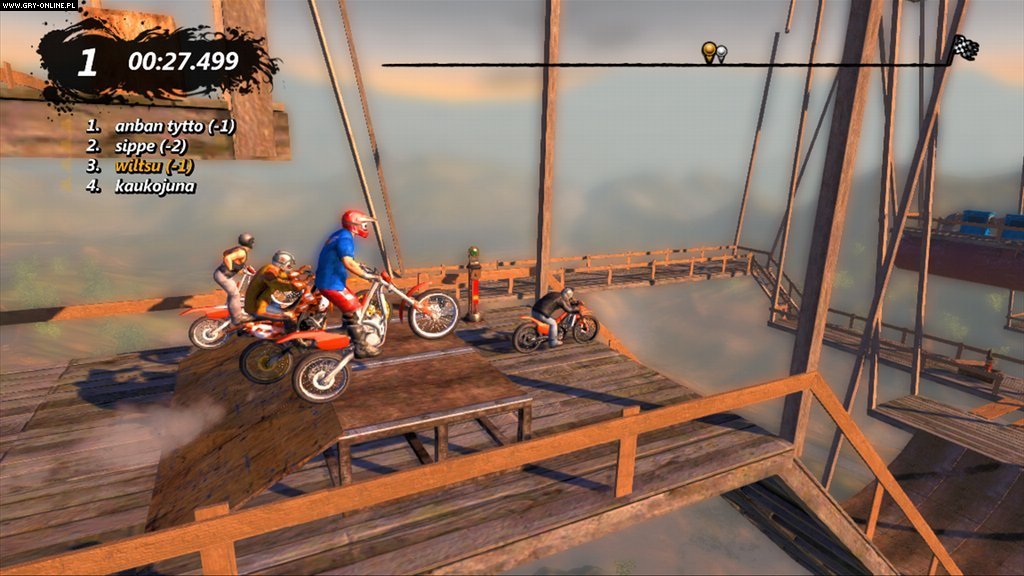Select kaukojuna in the player list
1024x576 pixels.
pyautogui.click(x=154, y=186)
